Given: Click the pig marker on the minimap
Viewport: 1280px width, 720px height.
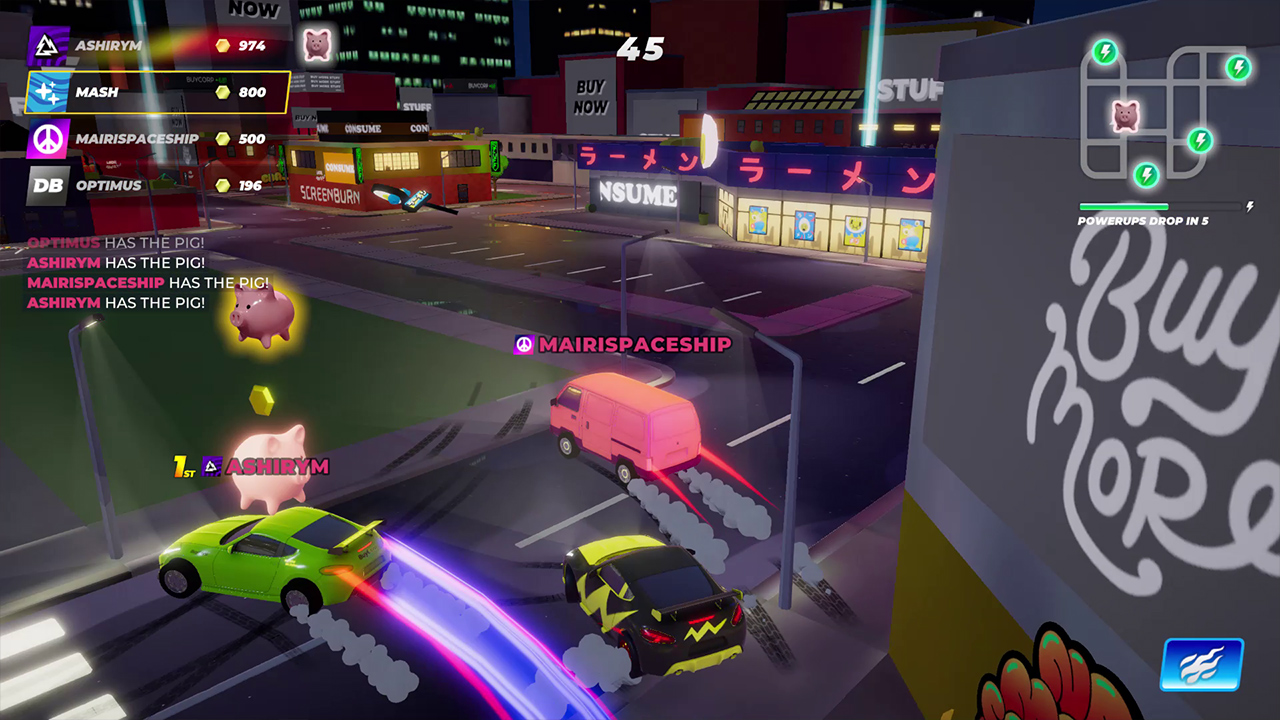Looking at the screenshot, I should click(1127, 117).
